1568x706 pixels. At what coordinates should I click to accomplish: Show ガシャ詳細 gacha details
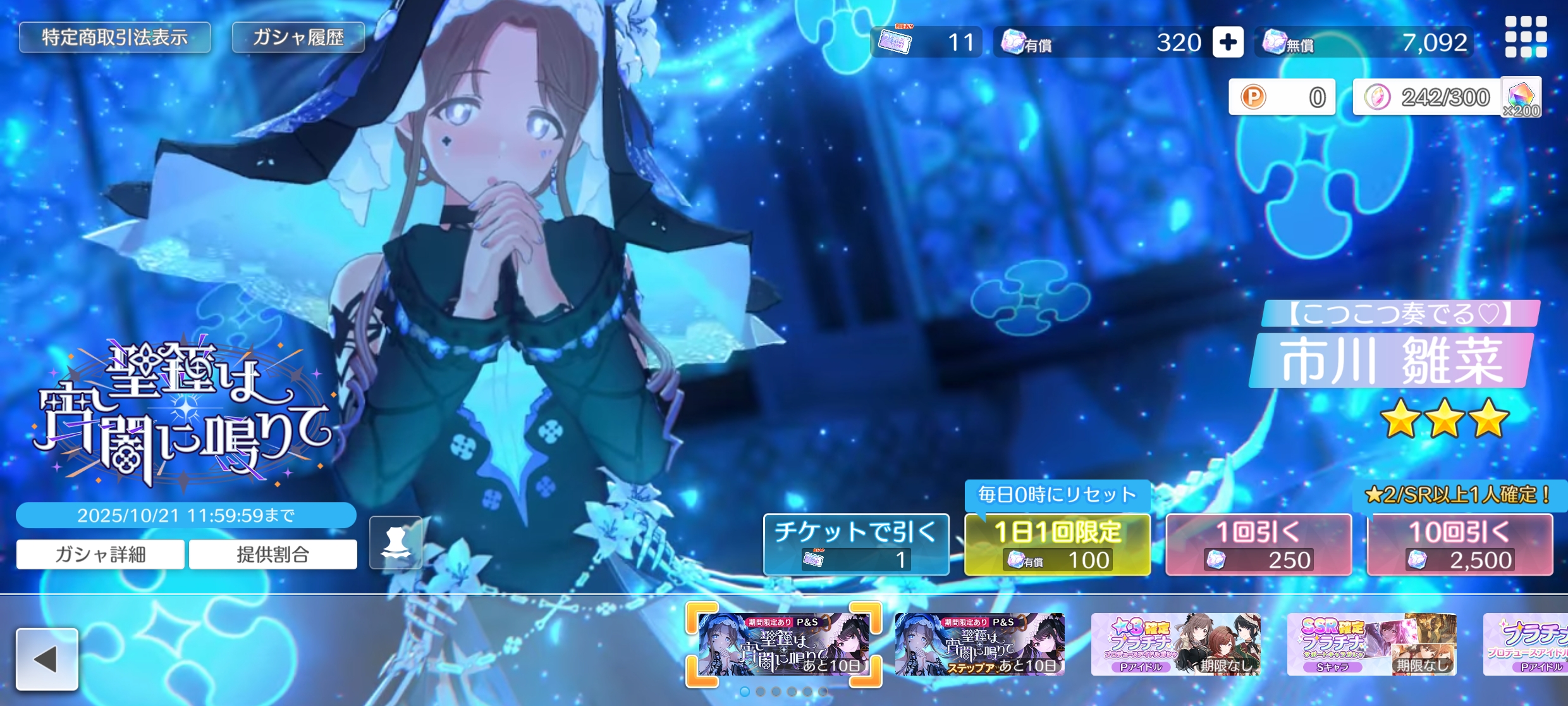tap(101, 554)
